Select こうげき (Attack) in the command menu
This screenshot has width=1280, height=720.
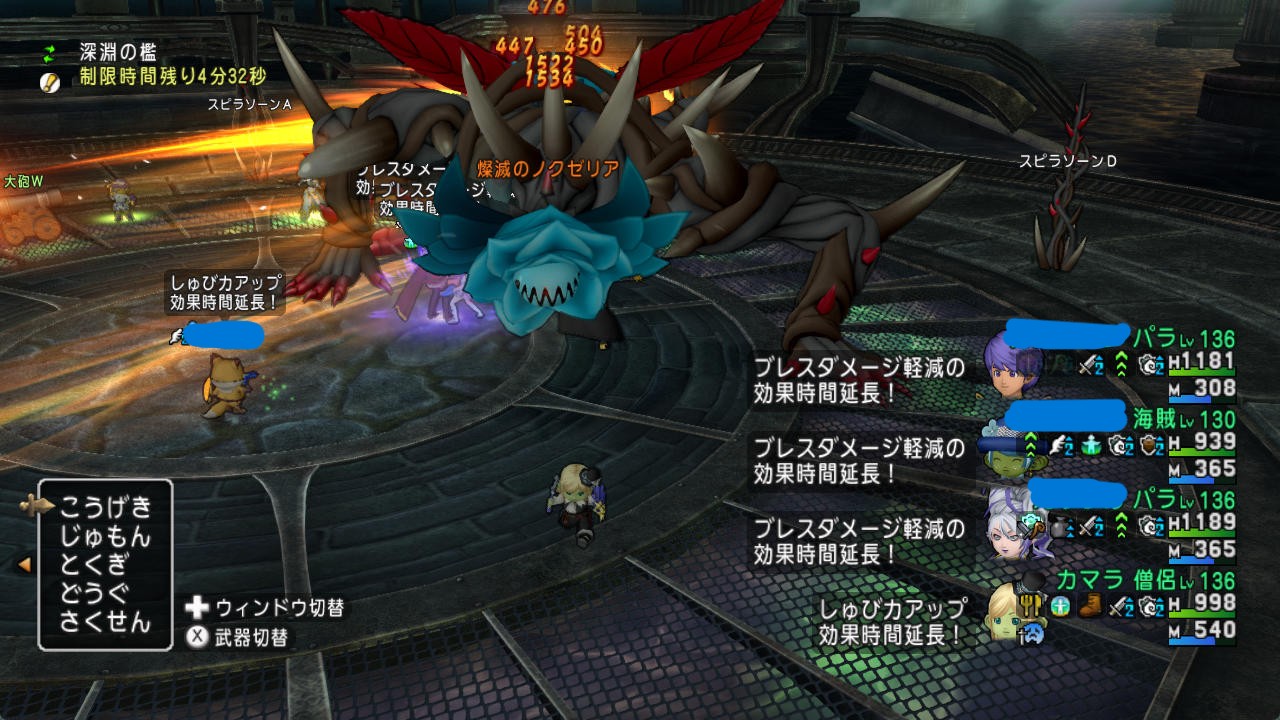point(105,507)
